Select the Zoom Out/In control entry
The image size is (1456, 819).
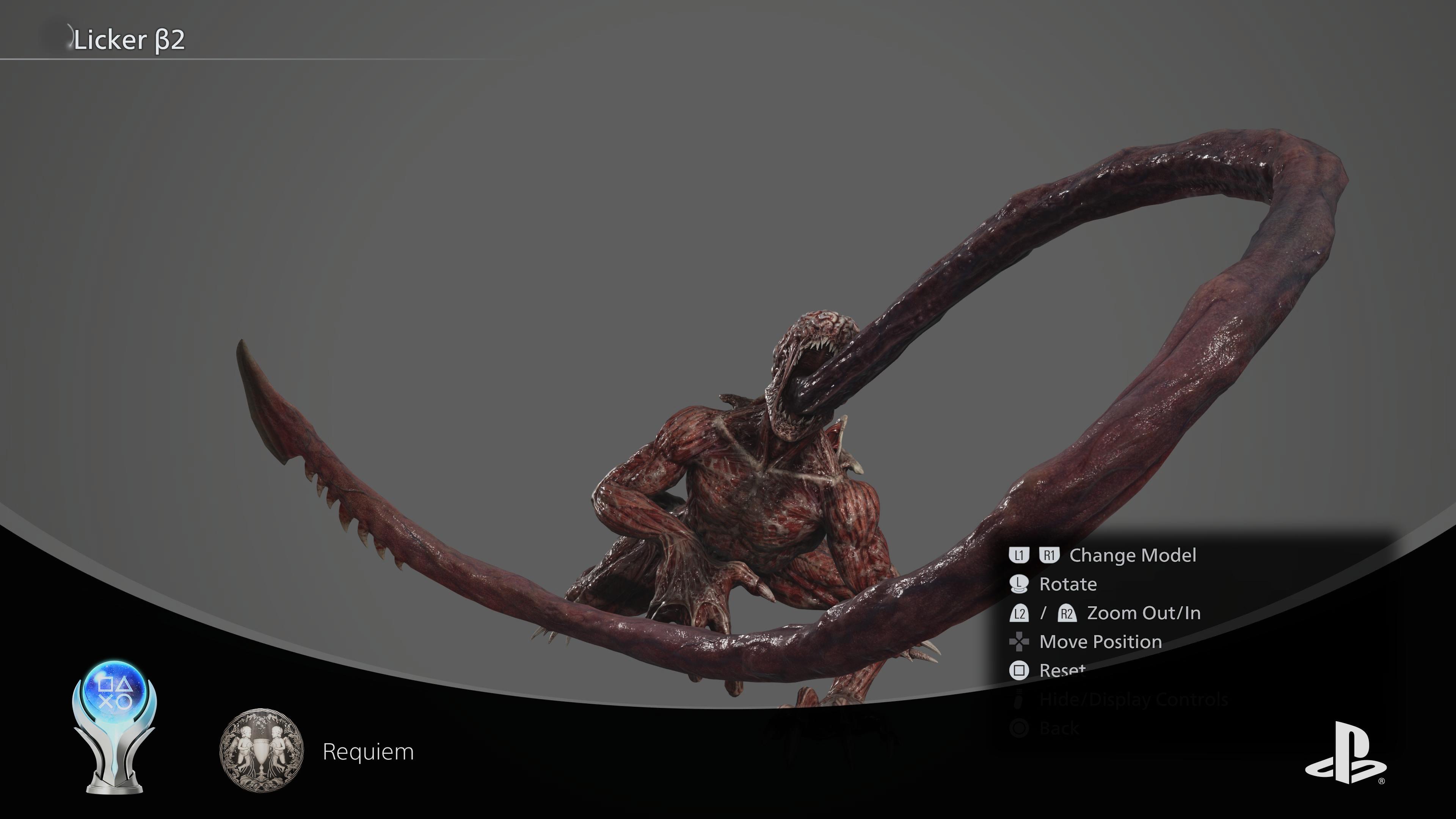pos(1143,613)
